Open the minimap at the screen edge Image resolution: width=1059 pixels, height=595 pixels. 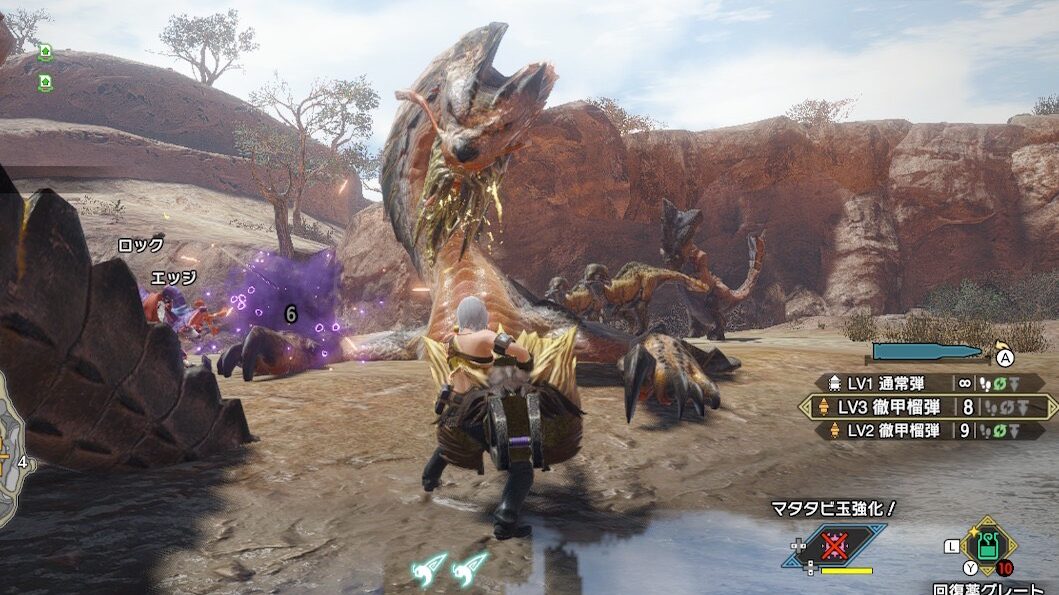coord(12,461)
